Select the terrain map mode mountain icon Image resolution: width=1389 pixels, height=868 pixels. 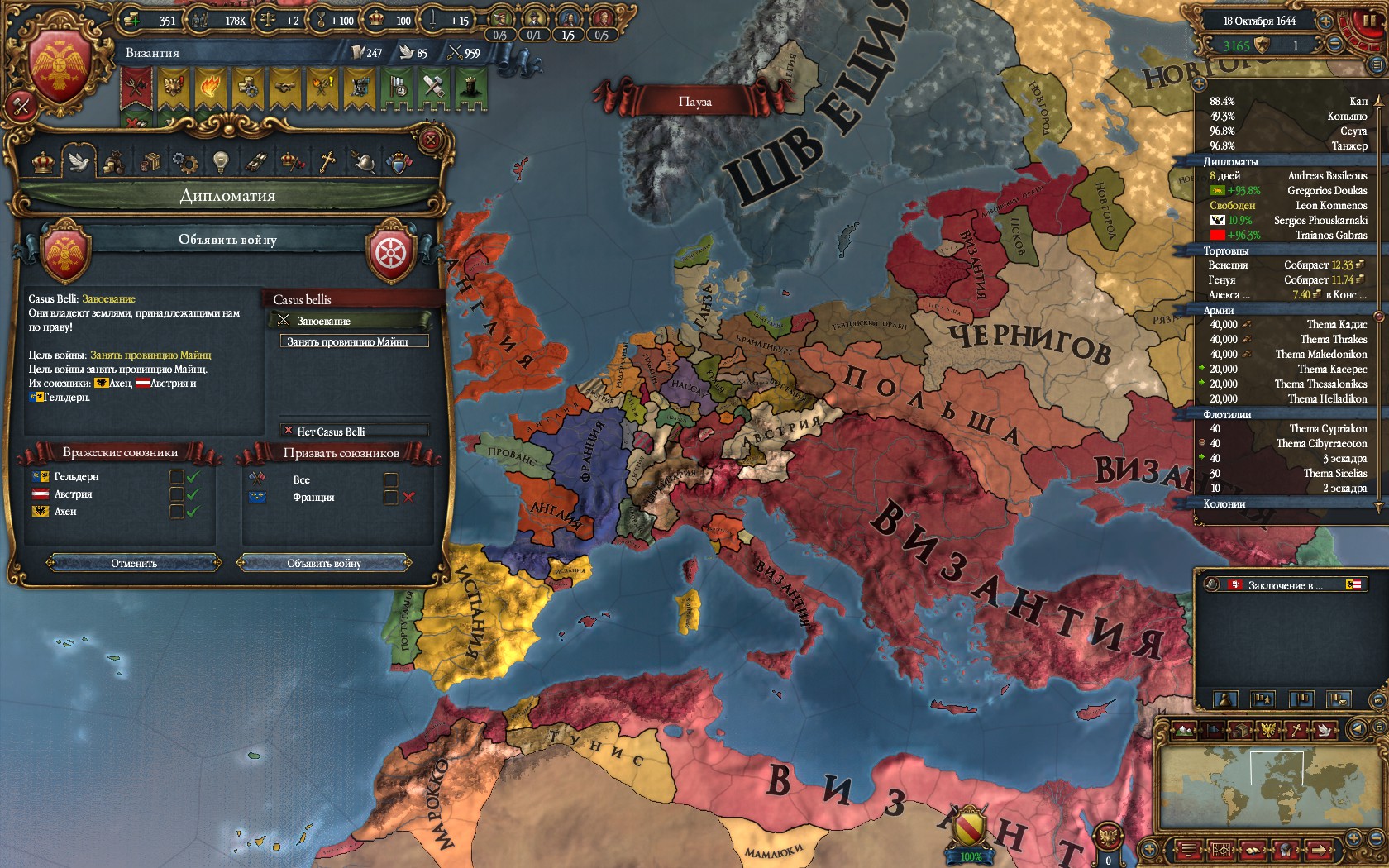1184,729
